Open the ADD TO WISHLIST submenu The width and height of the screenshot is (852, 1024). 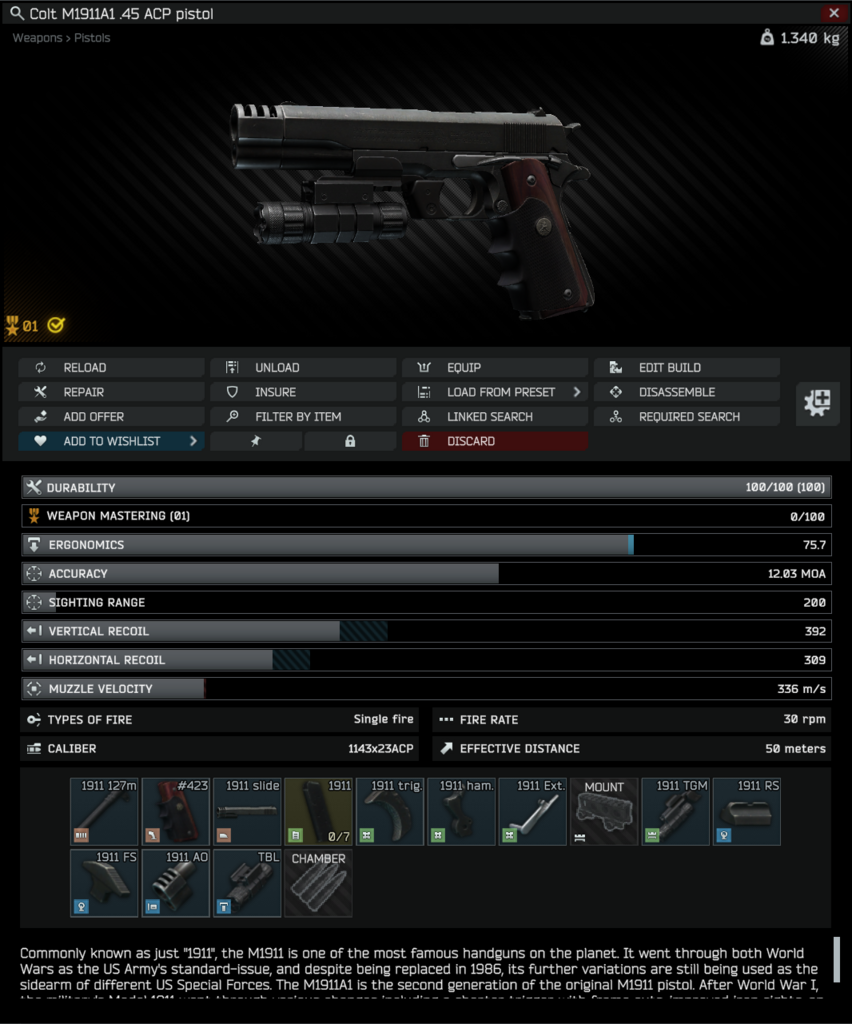tap(110, 441)
